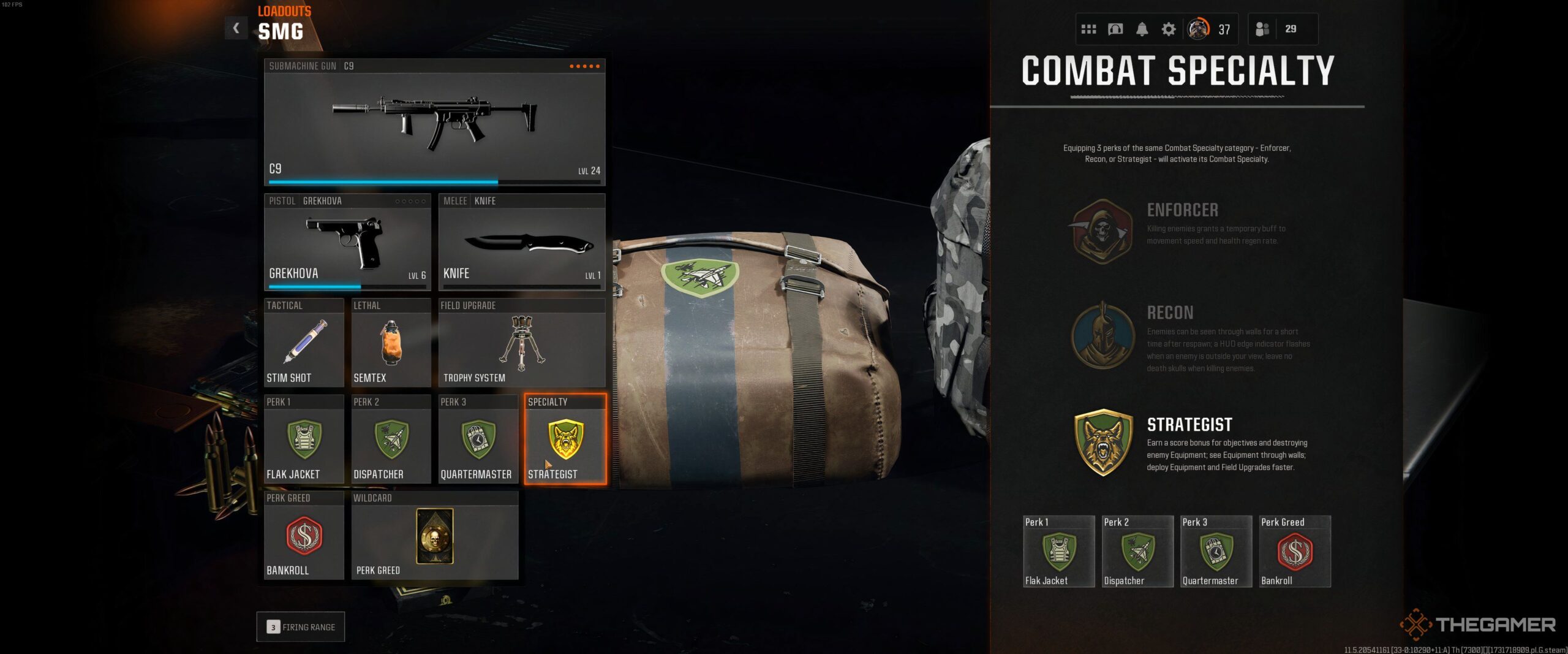Open the Grekhova pistol slot
The width and height of the screenshot is (1568, 654).
pyautogui.click(x=347, y=242)
